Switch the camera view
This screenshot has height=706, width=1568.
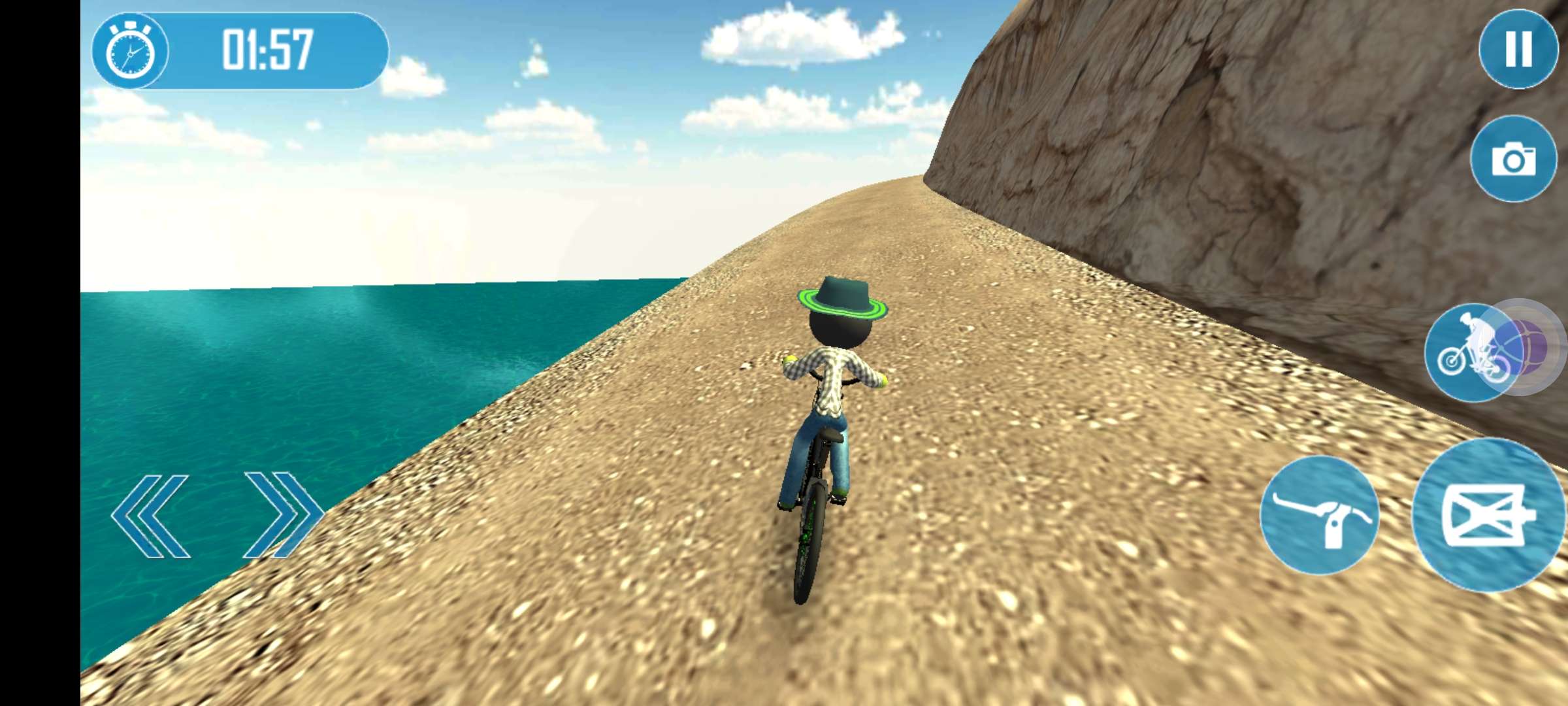(1513, 160)
